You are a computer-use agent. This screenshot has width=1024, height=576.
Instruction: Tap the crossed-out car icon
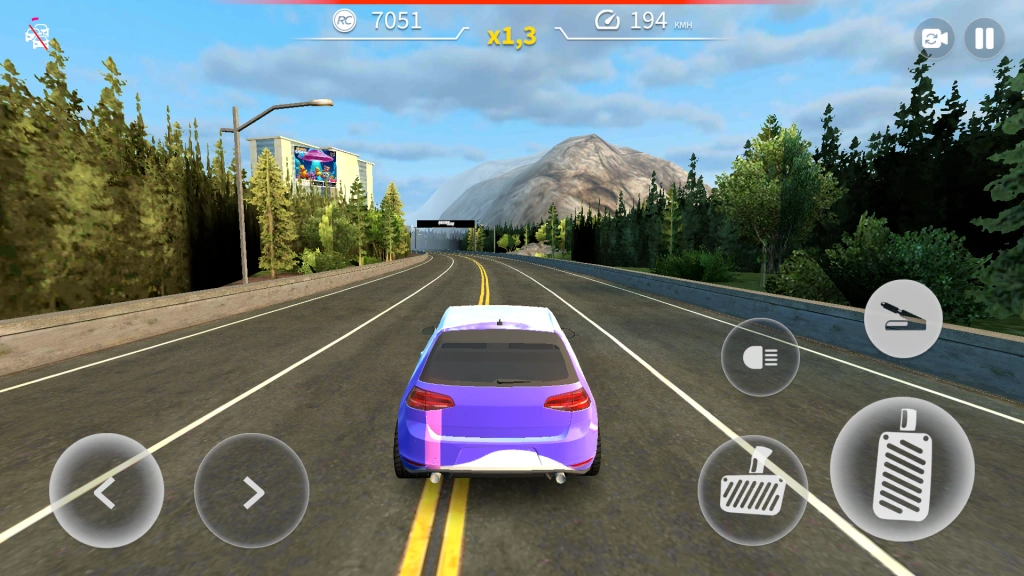click(37, 34)
